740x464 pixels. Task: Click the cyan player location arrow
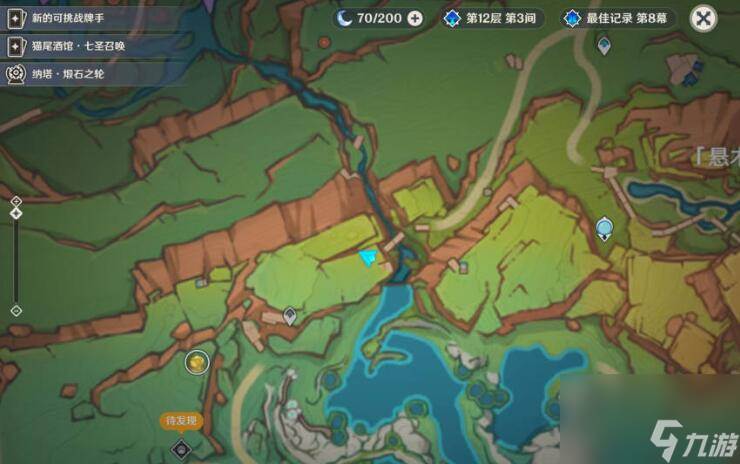click(x=371, y=259)
